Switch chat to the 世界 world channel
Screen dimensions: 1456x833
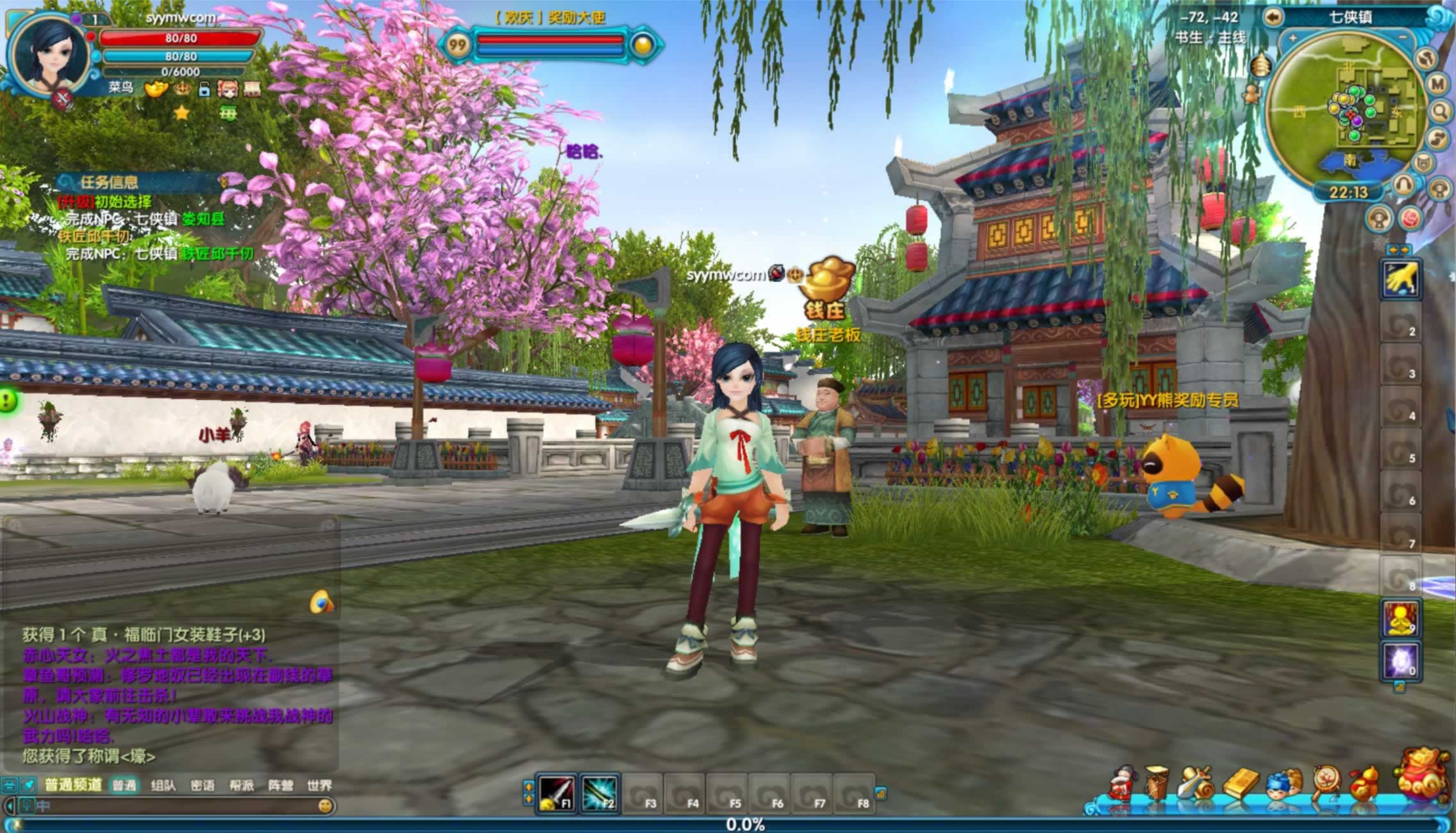[319, 786]
